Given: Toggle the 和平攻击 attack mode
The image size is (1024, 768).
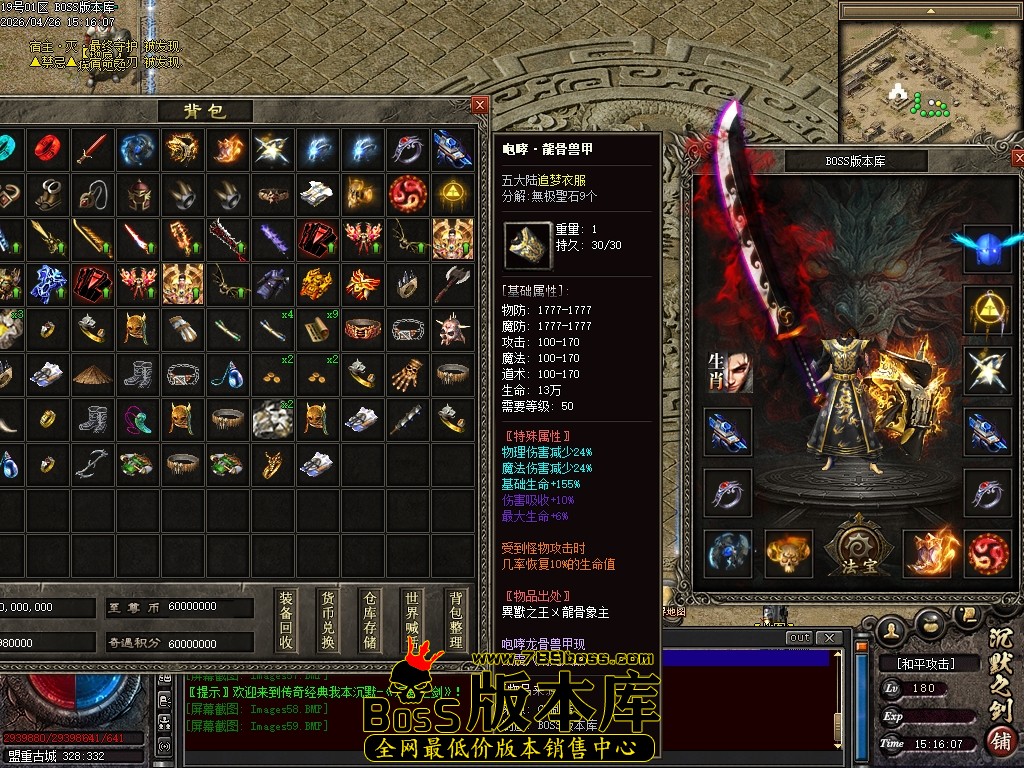Looking at the screenshot, I should (917, 663).
